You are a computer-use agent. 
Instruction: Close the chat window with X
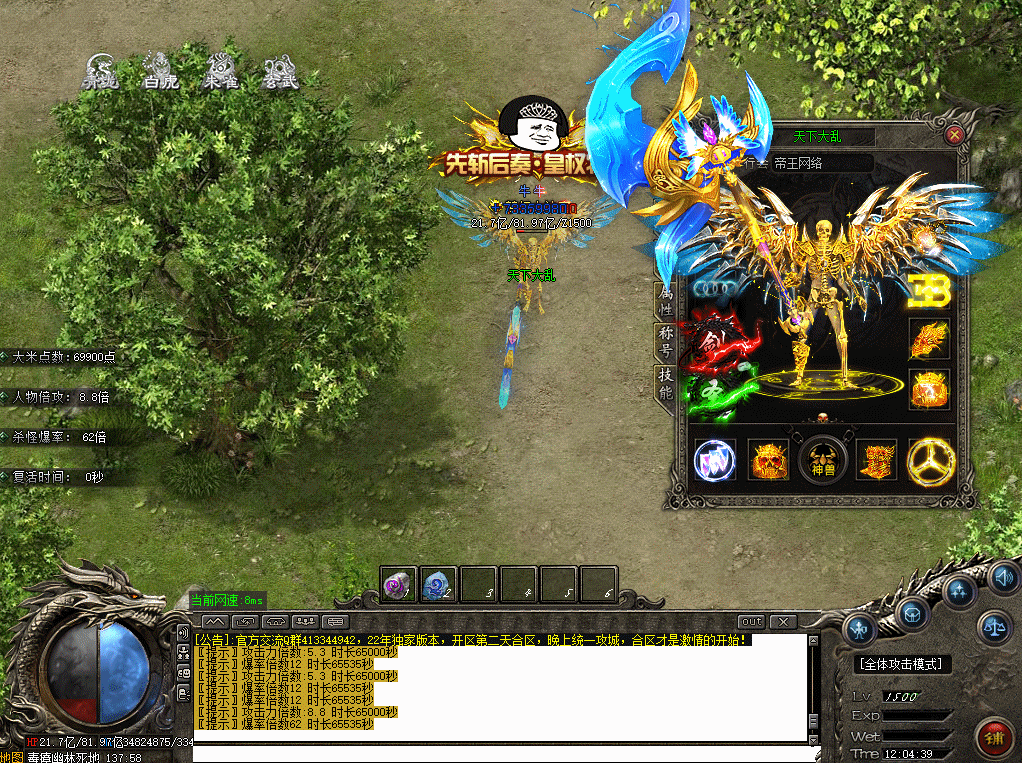coord(782,622)
